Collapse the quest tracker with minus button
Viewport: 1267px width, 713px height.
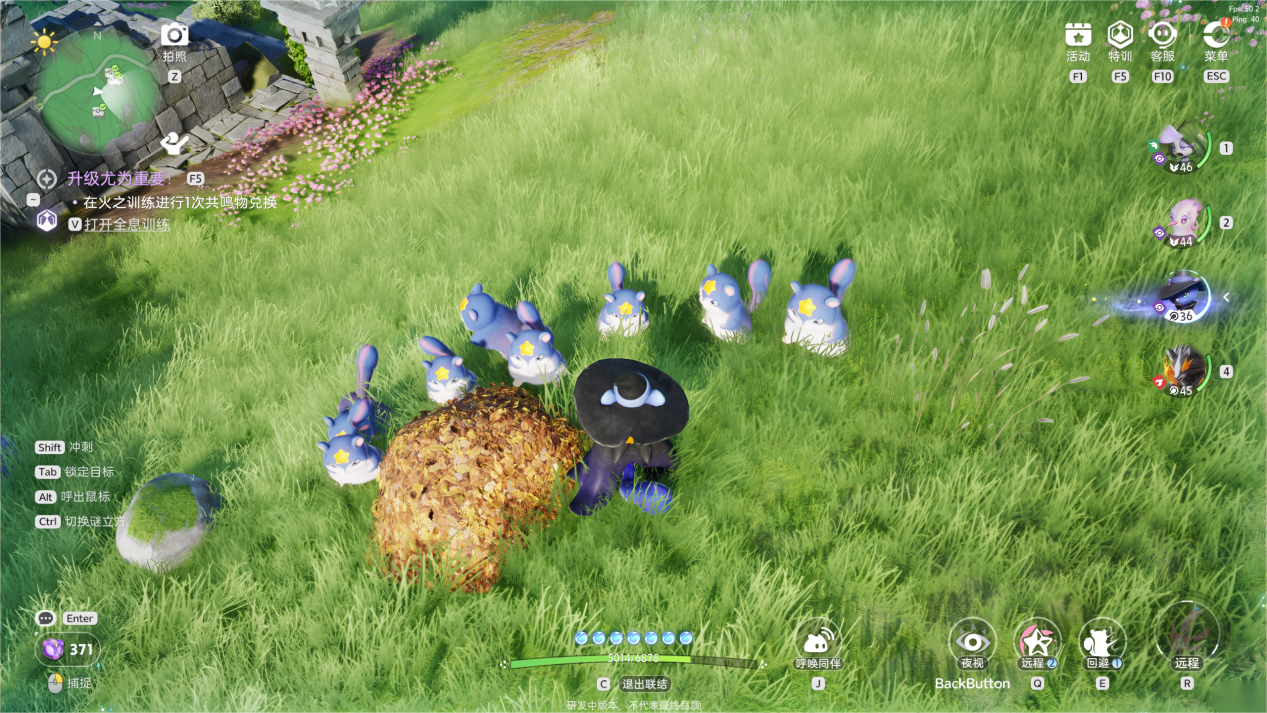pos(33,200)
